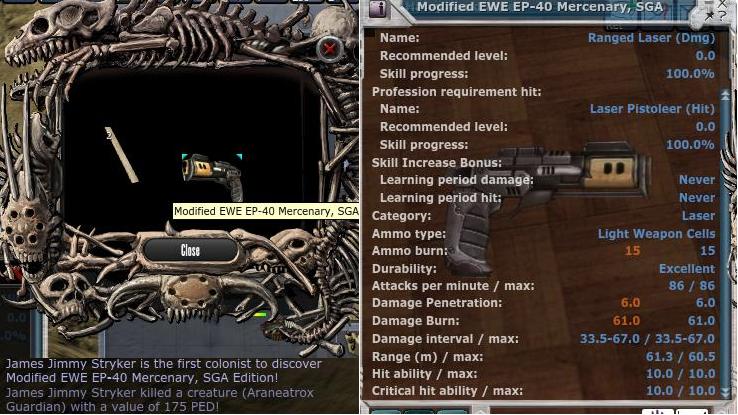Image resolution: width=738 pixels, height=415 pixels.
Task: Select the EWE EP-40 Mercenary pistol loot item
Action: coord(212,176)
